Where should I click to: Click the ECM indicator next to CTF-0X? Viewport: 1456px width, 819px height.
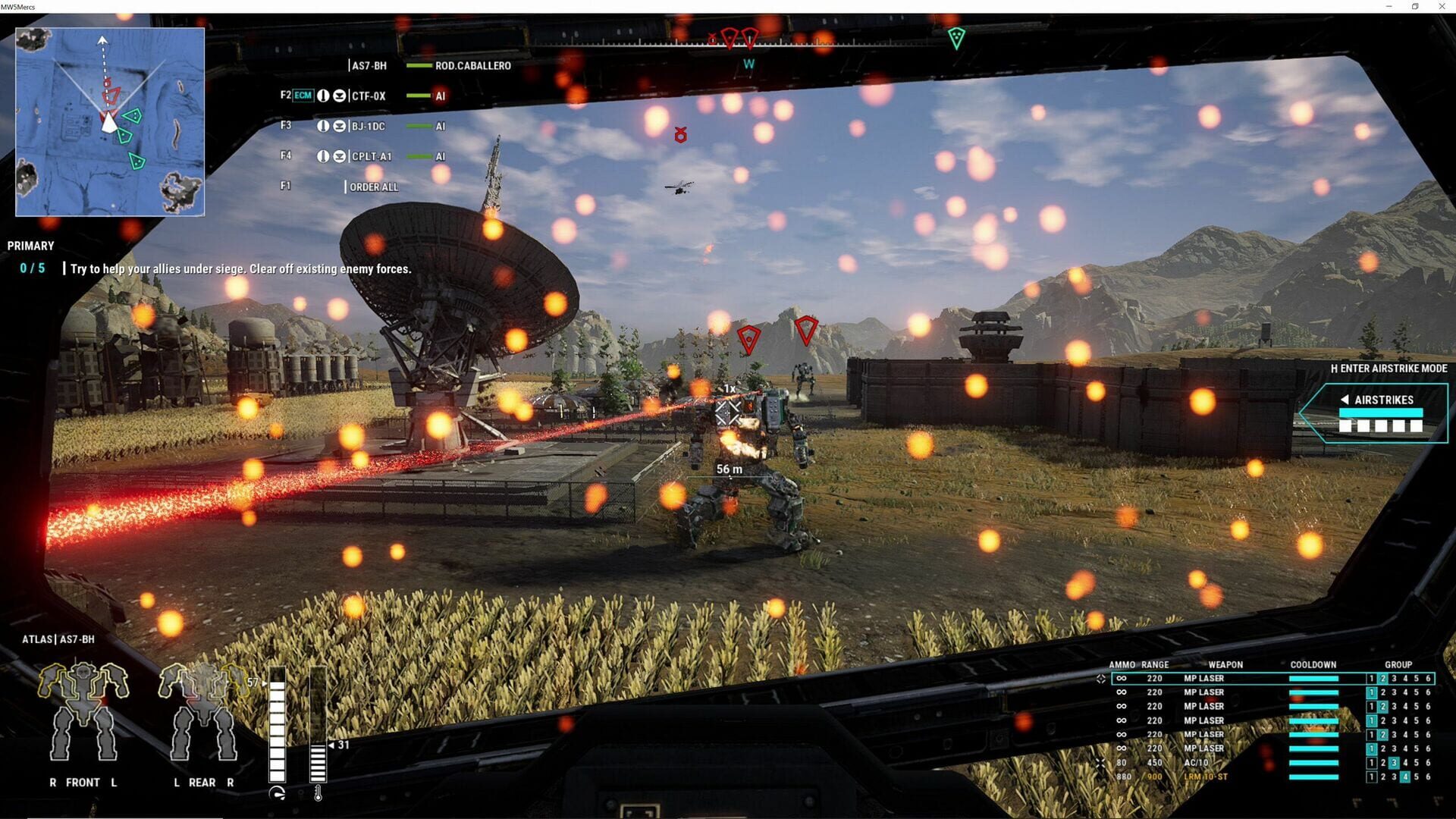(303, 96)
